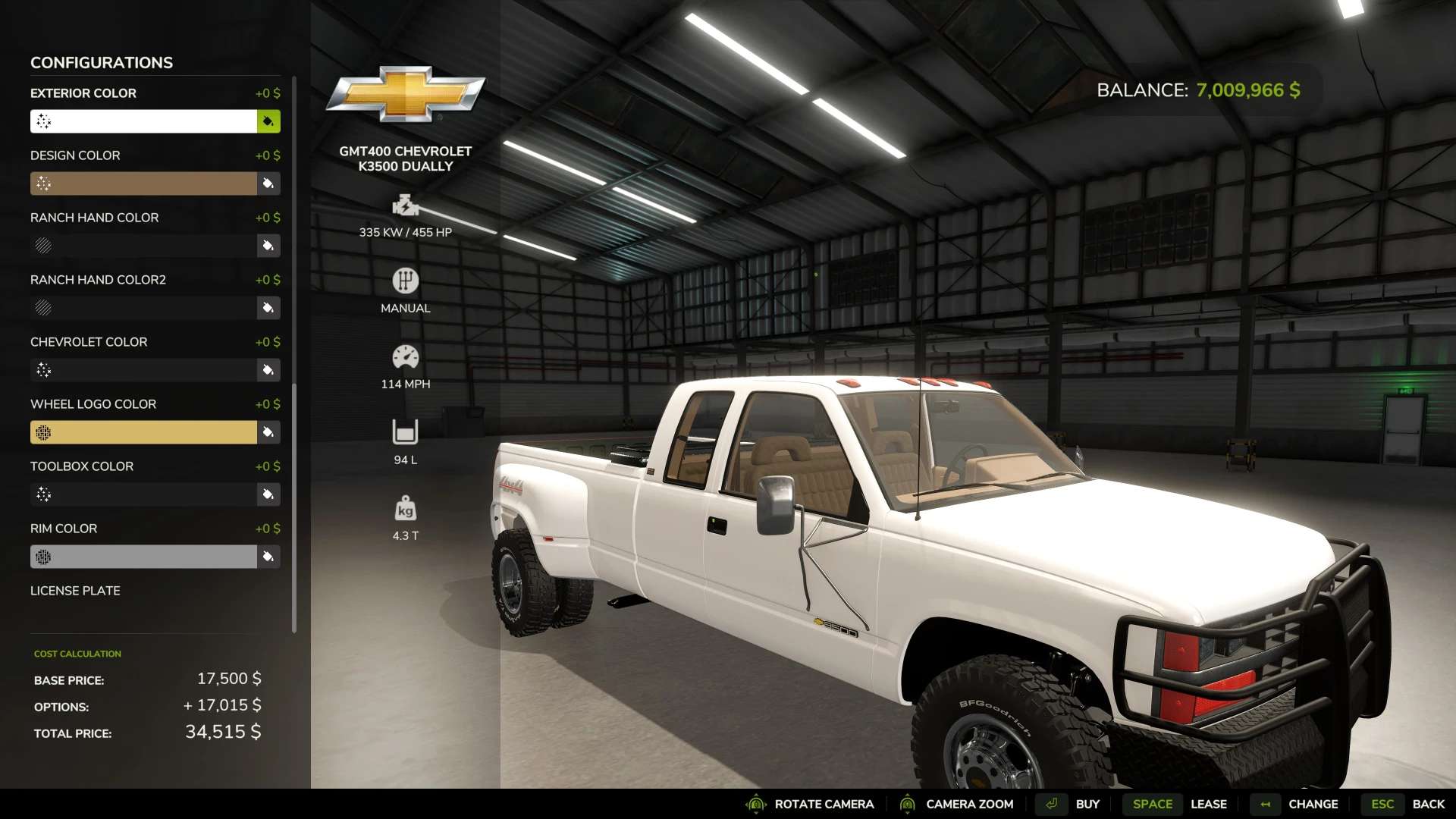Choose the brown Design Color bar
The width and height of the screenshot is (1456, 819).
143,184
